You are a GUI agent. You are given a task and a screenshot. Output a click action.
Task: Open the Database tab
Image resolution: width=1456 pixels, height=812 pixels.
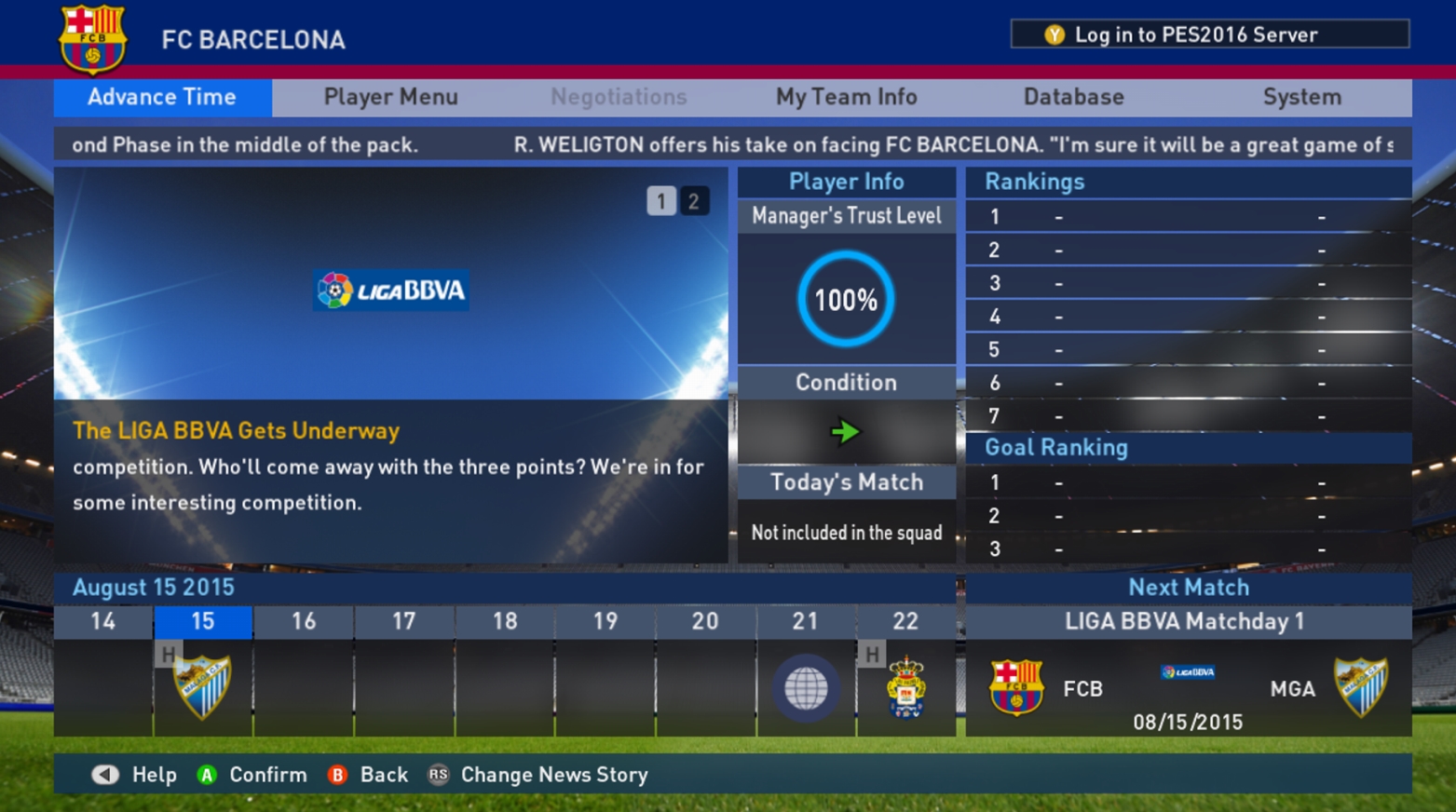coord(1073,97)
